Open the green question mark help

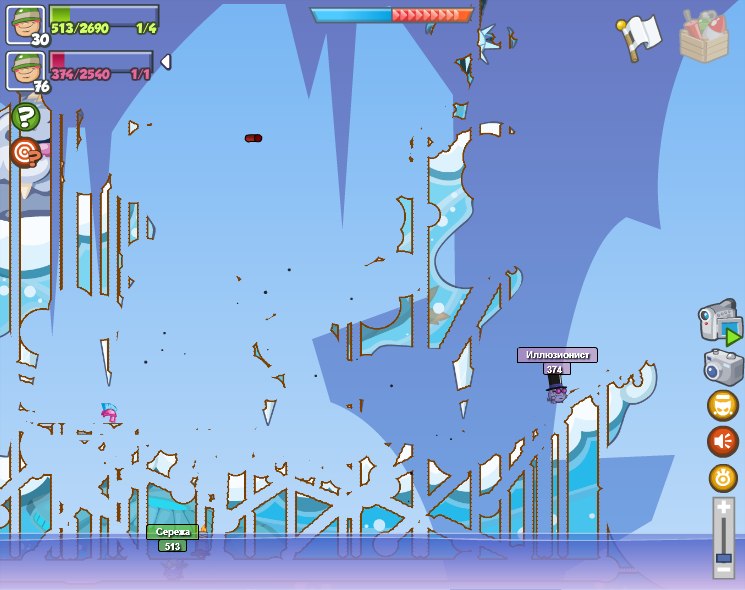pos(25,117)
